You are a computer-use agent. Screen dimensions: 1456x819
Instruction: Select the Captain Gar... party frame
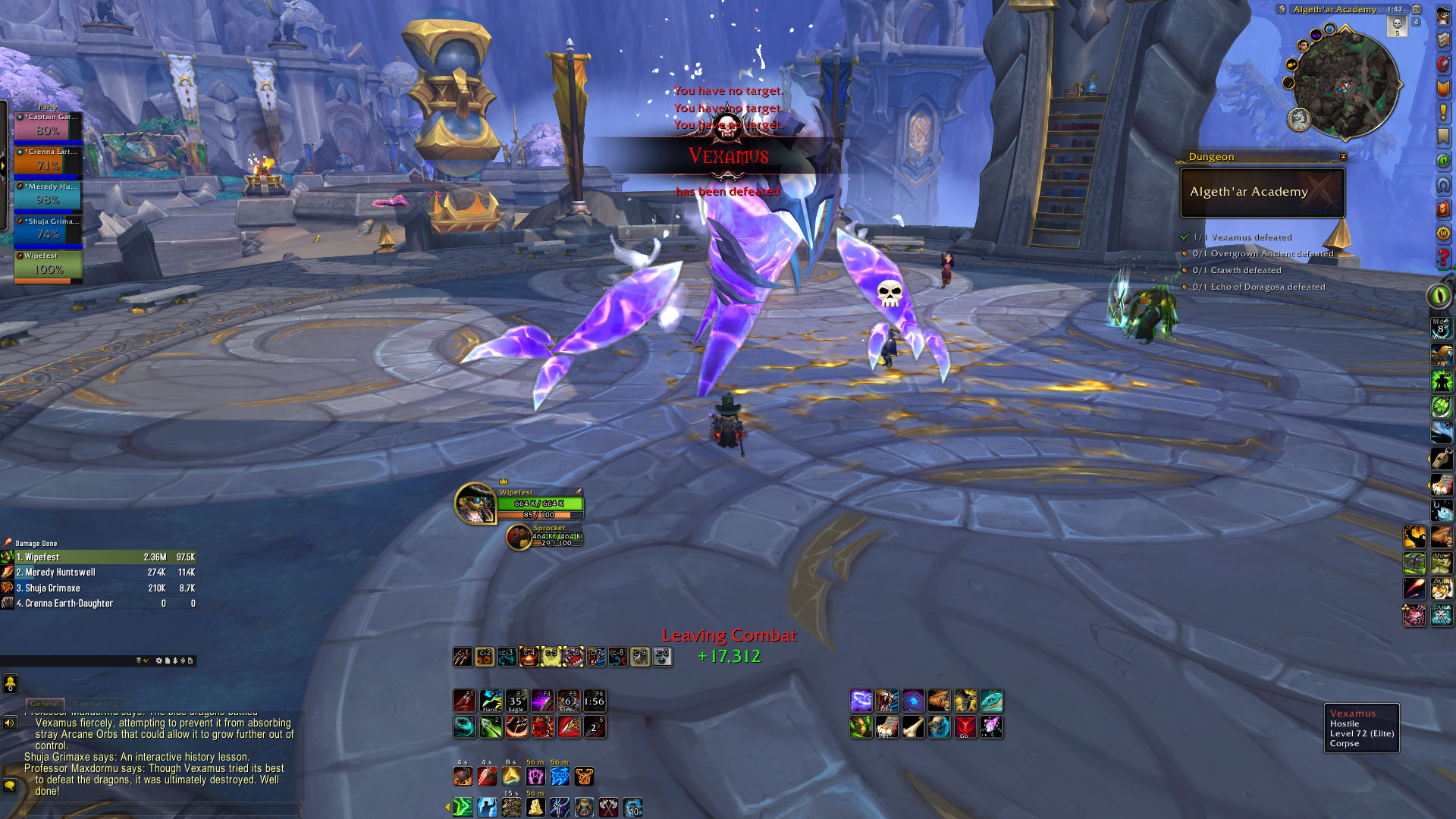click(49, 127)
